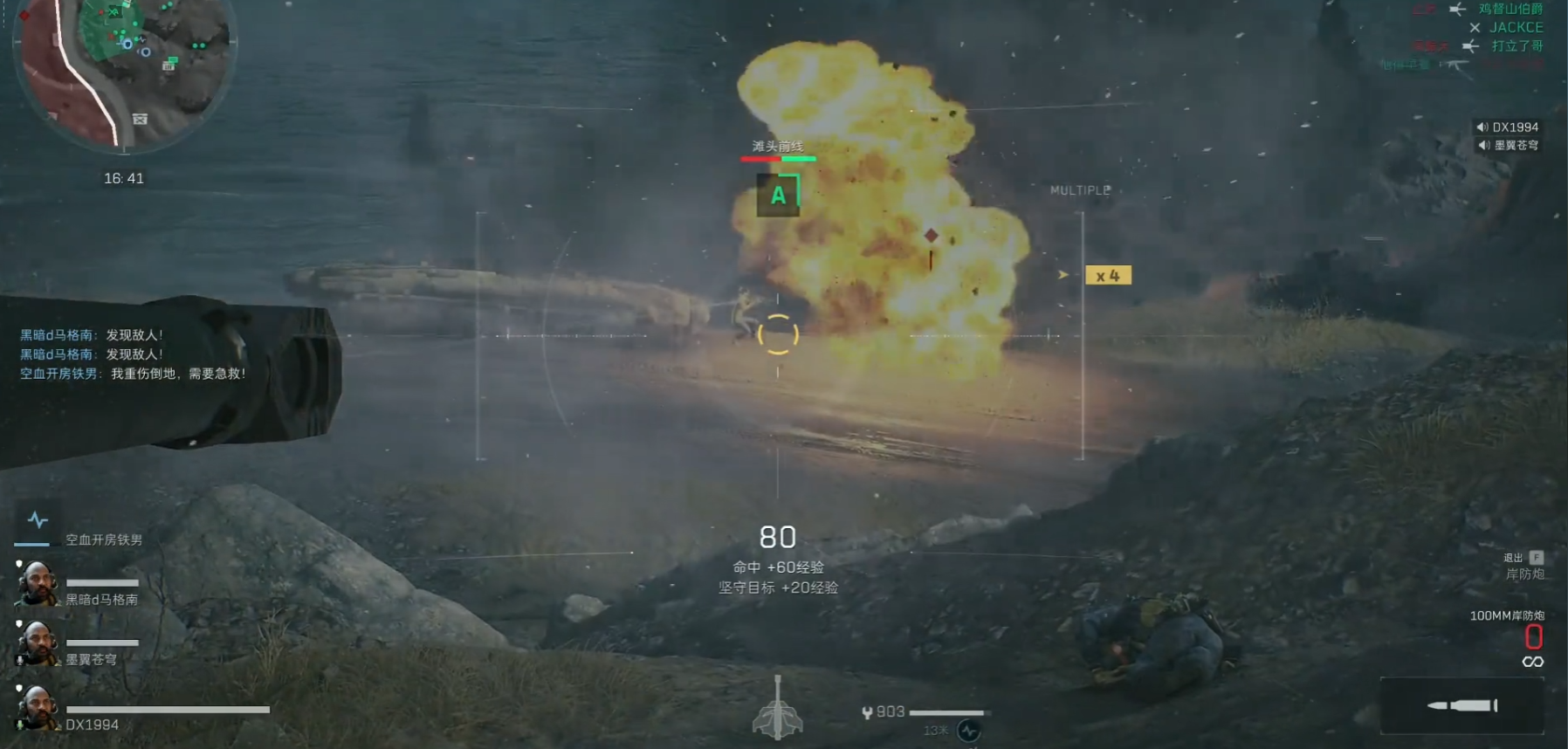Select the objective A capture marker
The image size is (1568, 749).
point(777,196)
